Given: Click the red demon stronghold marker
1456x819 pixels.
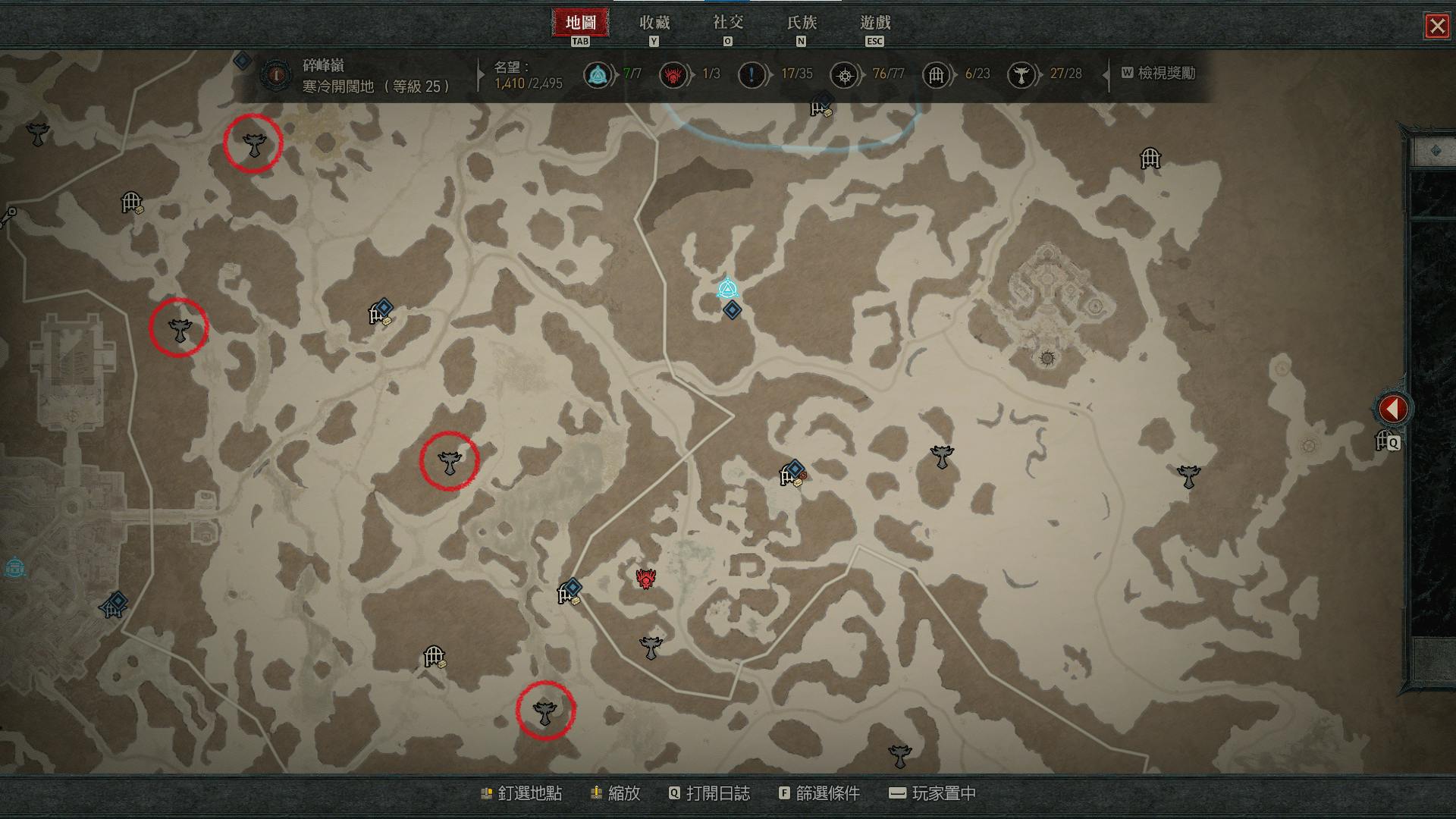Looking at the screenshot, I should [x=645, y=579].
